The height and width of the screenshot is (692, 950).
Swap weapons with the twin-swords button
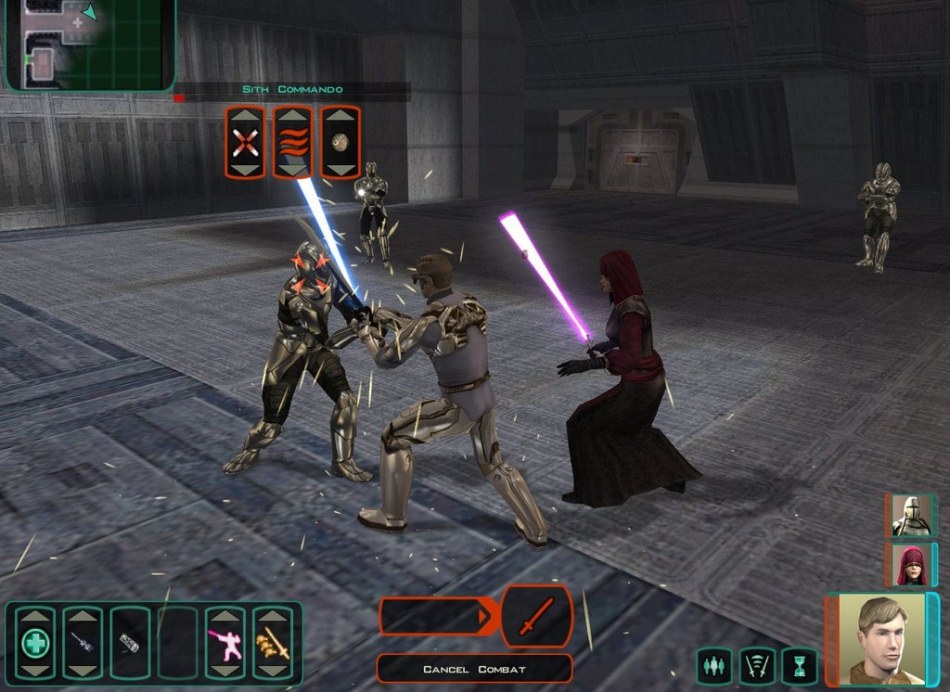757,665
